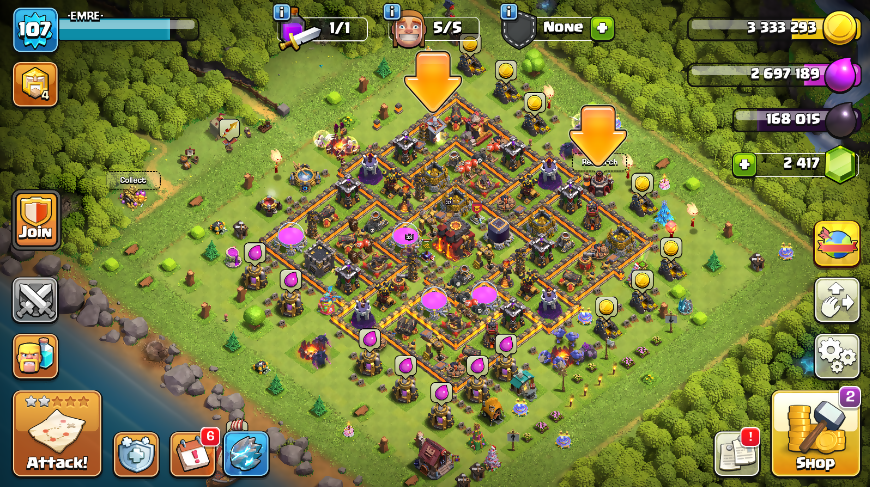Viewport: 870px width, 487px height.
Task: Click the shield with plus icon
Action: tap(136, 454)
